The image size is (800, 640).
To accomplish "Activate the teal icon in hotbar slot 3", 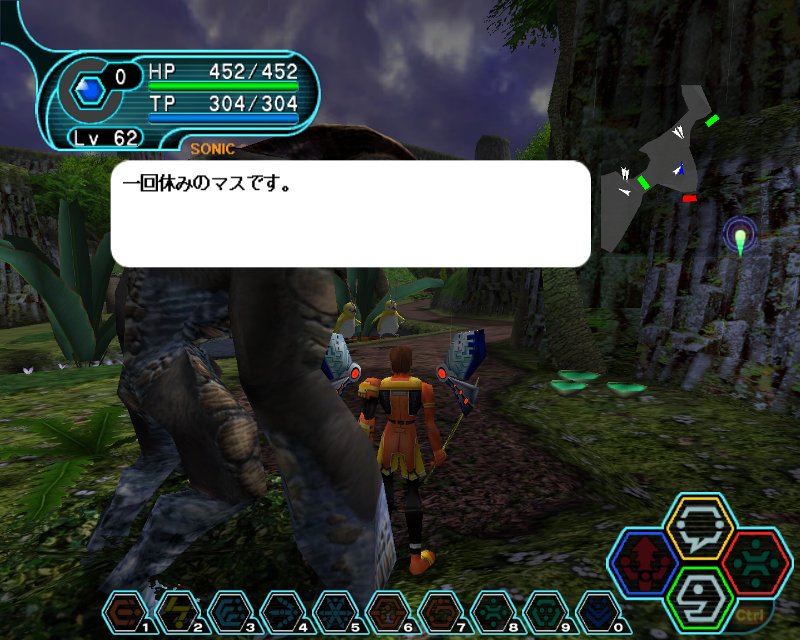I will pyautogui.click(x=229, y=610).
